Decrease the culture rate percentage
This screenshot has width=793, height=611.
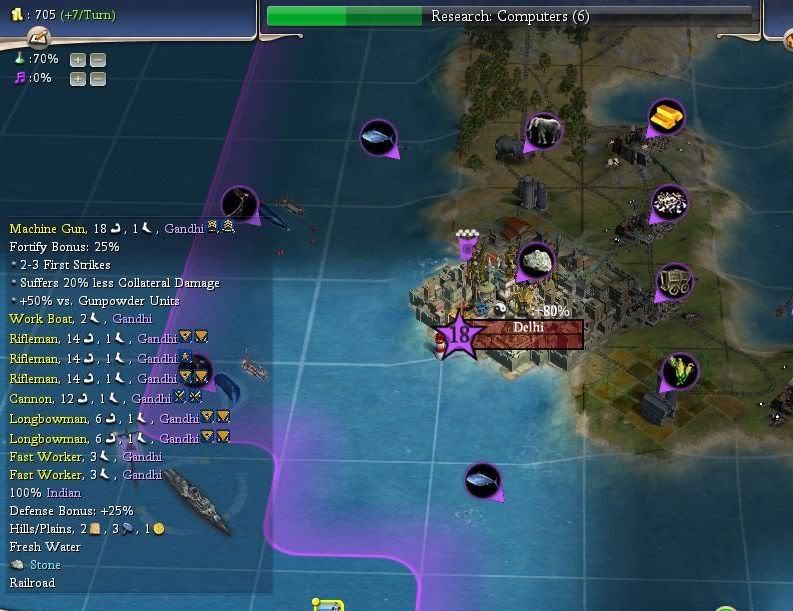point(97,79)
